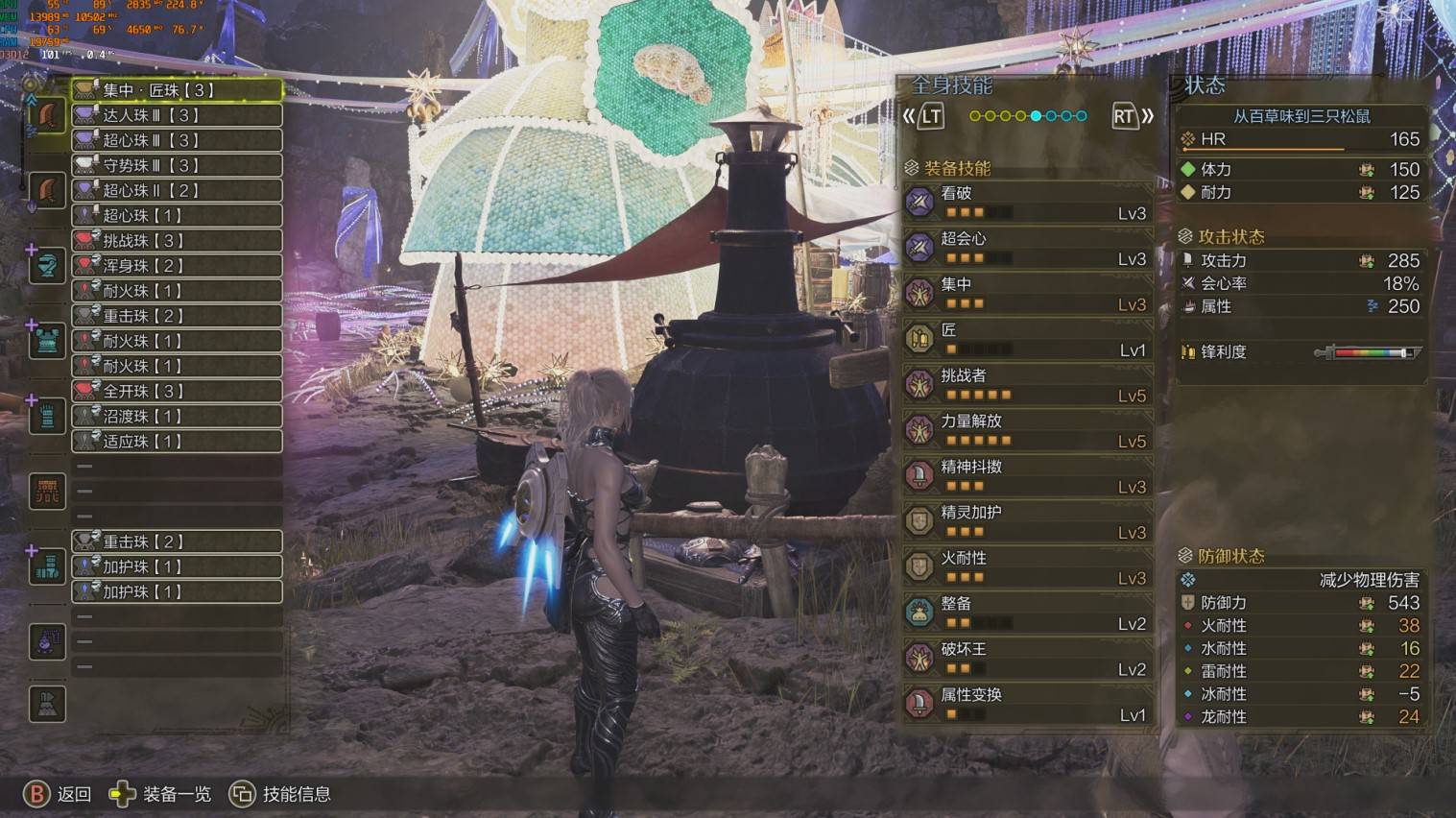Viewport: 1456px width, 818px height.
Task: Select the 守势珠Ⅲ【3】 decoration entry
Action: (x=177, y=165)
